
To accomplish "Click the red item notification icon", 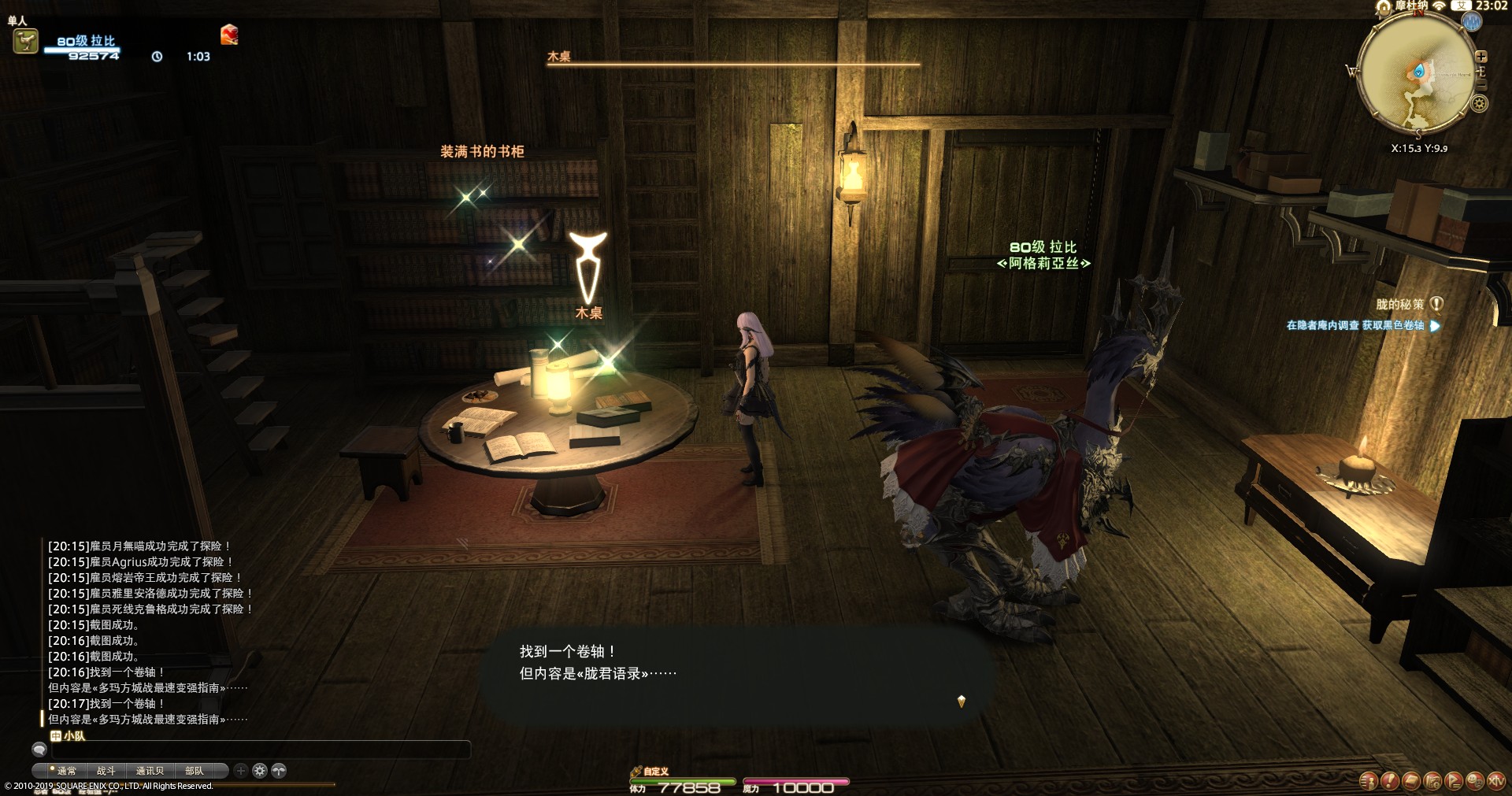I will click(229, 35).
